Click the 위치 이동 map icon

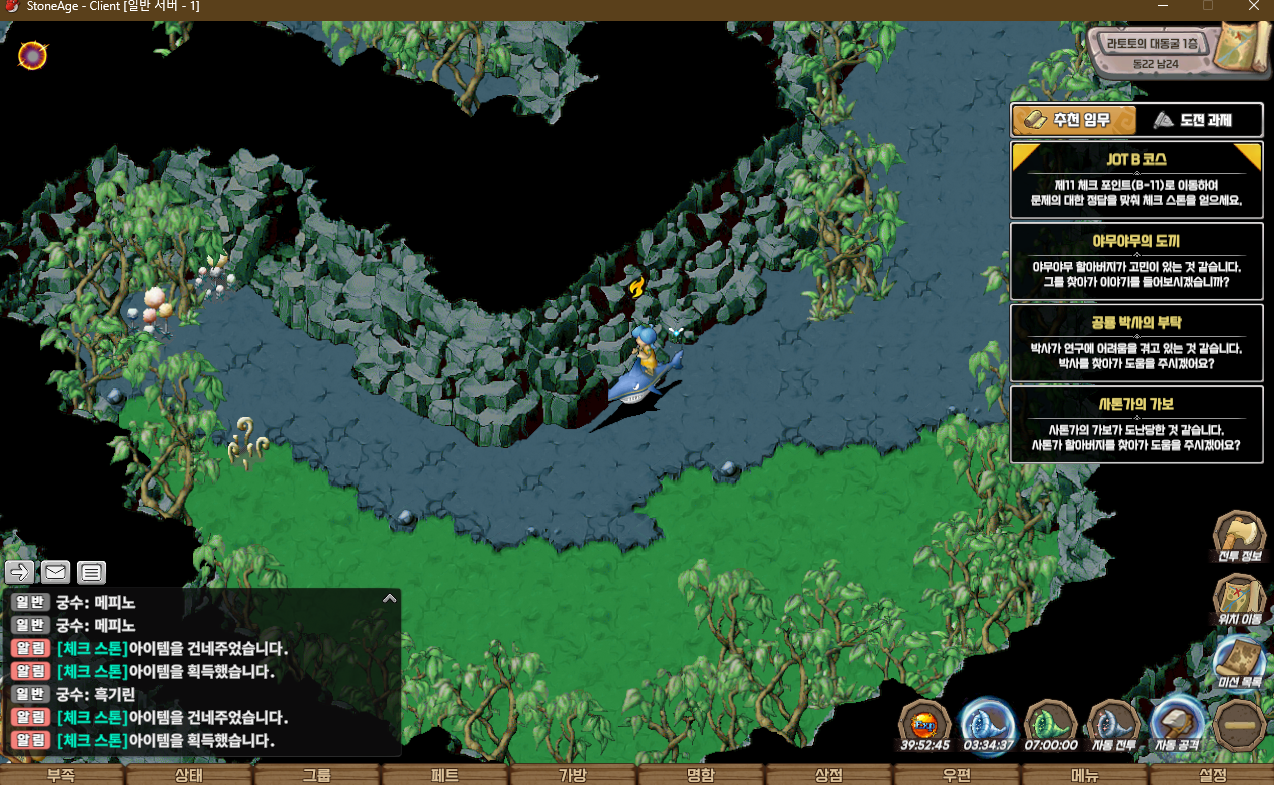point(1239,599)
